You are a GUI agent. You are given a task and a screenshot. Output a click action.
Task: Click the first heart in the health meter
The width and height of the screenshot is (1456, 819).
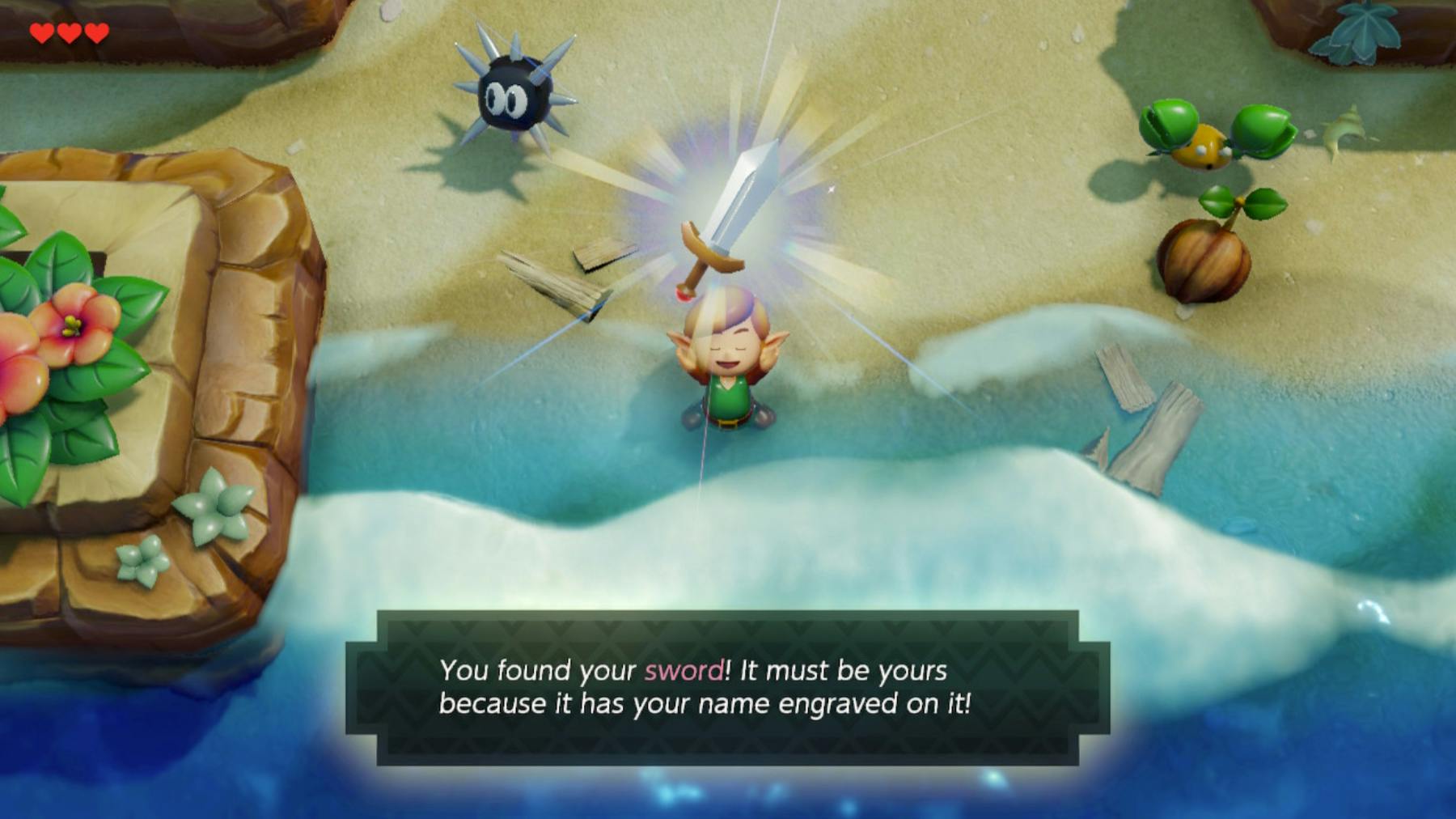(40, 34)
